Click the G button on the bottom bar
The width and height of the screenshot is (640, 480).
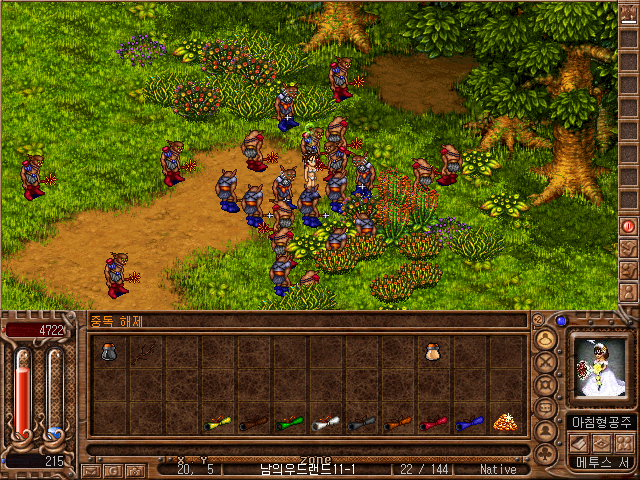click(x=112, y=469)
